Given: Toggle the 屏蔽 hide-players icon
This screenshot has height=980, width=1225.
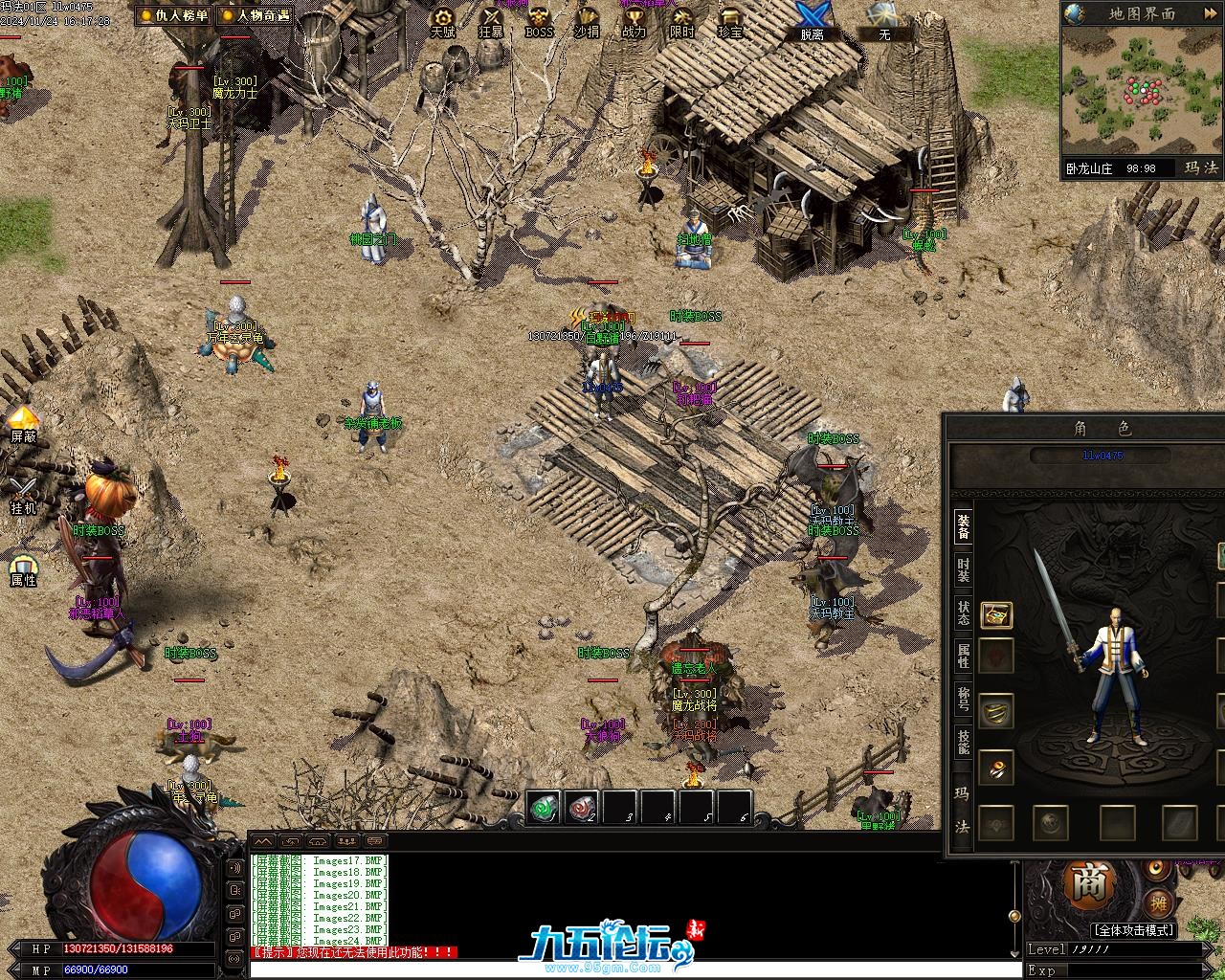Looking at the screenshot, I should coord(23,423).
